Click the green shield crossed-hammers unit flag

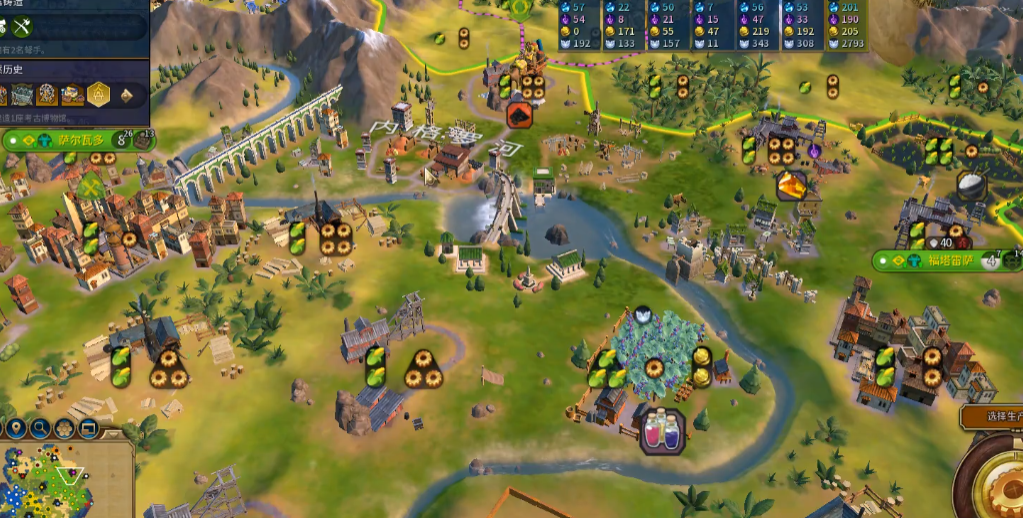click(92, 188)
